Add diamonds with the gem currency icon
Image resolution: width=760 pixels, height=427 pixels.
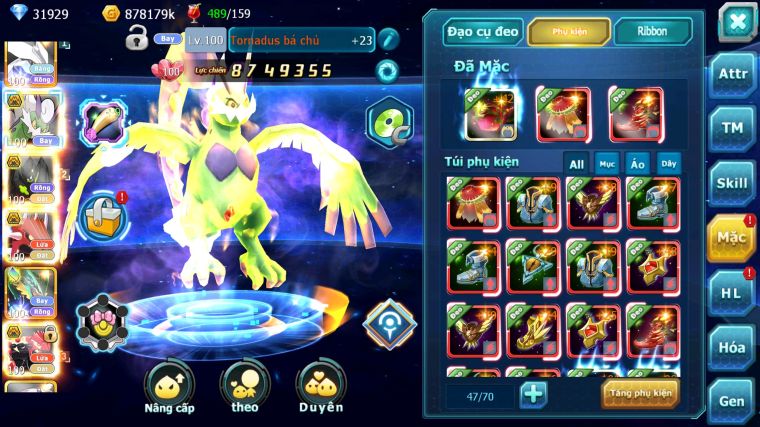click(x=16, y=13)
